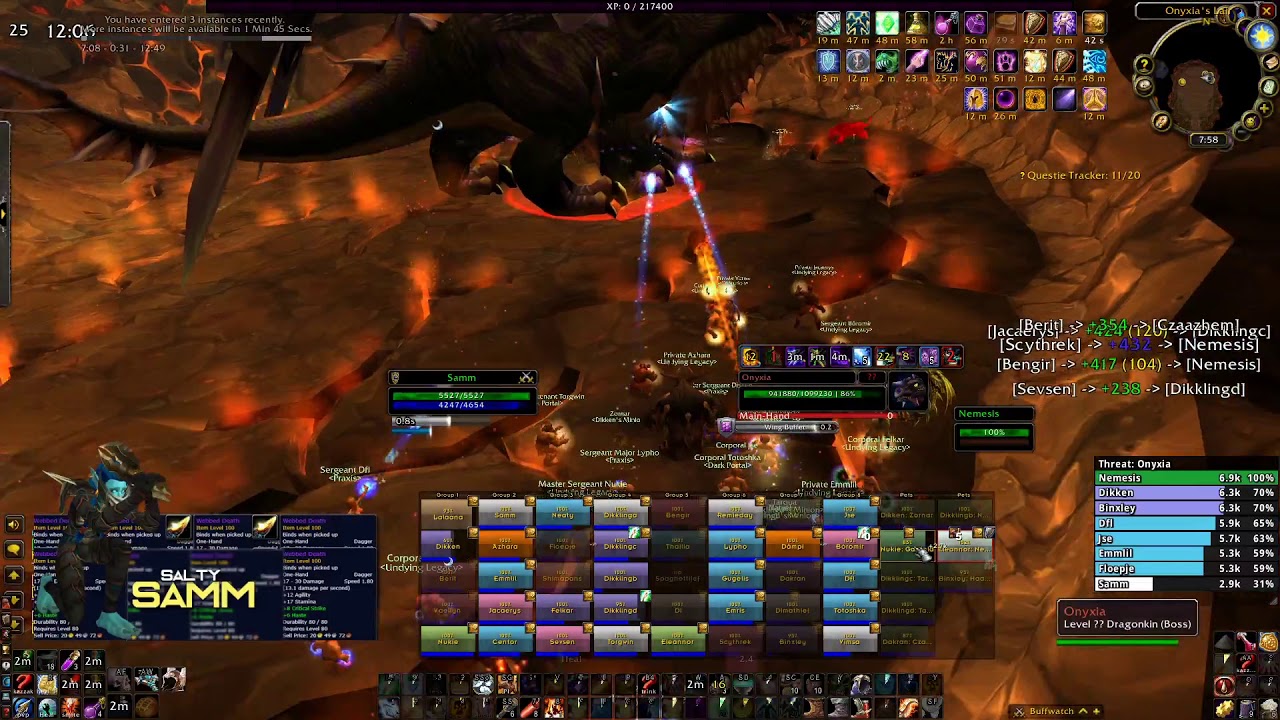Image resolution: width=1280 pixels, height=720 pixels.
Task: Select Azhara's orange raid frame
Action: [x=505, y=546]
